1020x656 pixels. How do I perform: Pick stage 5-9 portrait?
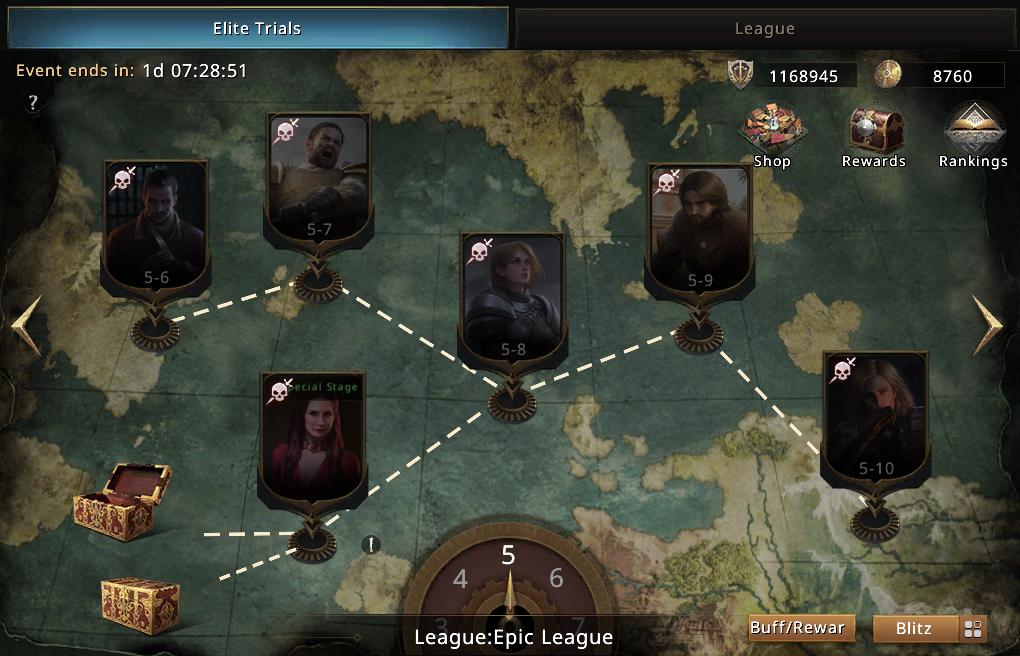pos(699,230)
